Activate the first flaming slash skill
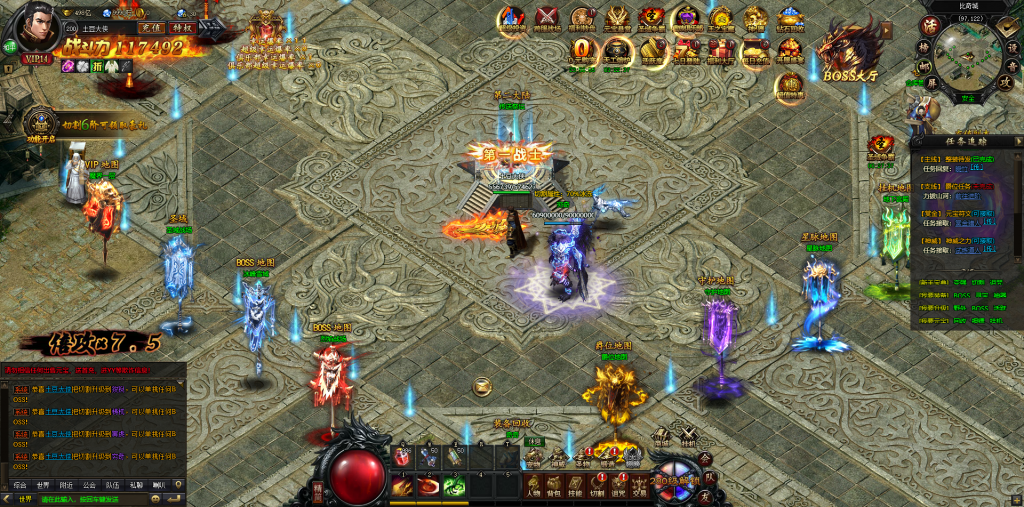The height and width of the screenshot is (507, 1024). [403, 486]
